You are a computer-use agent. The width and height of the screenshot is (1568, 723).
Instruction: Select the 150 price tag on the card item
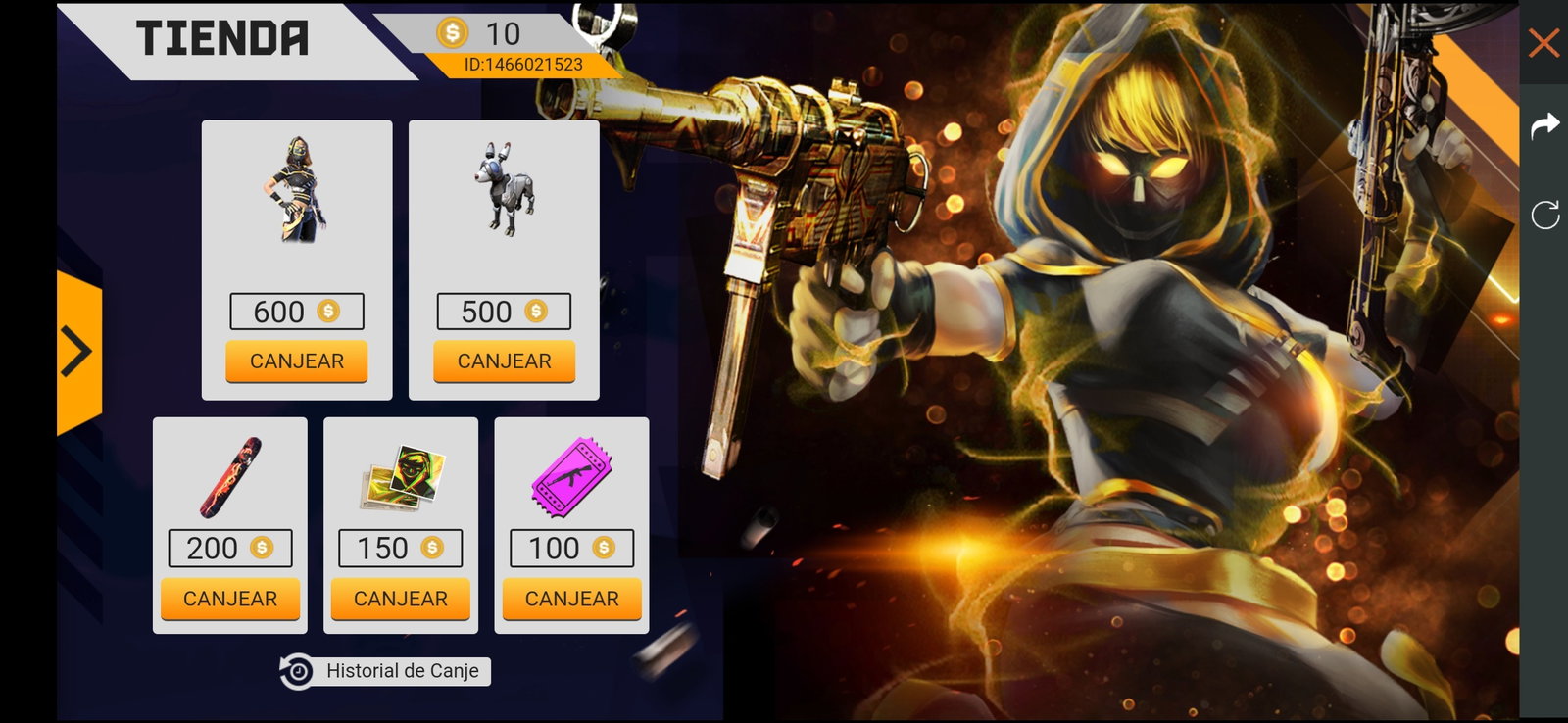coord(400,548)
